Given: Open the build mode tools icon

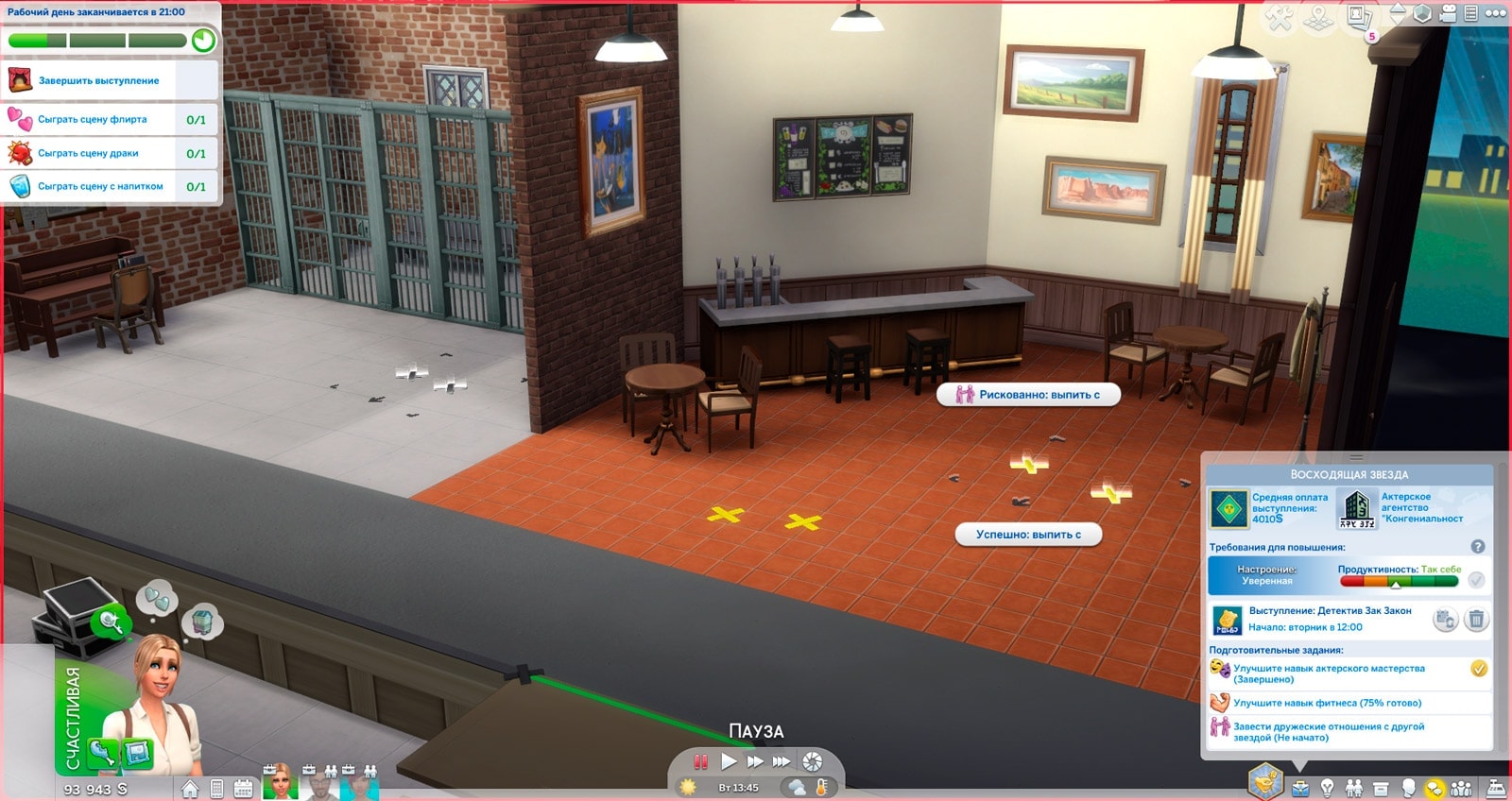Looking at the screenshot, I should (x=1279, y=18).
